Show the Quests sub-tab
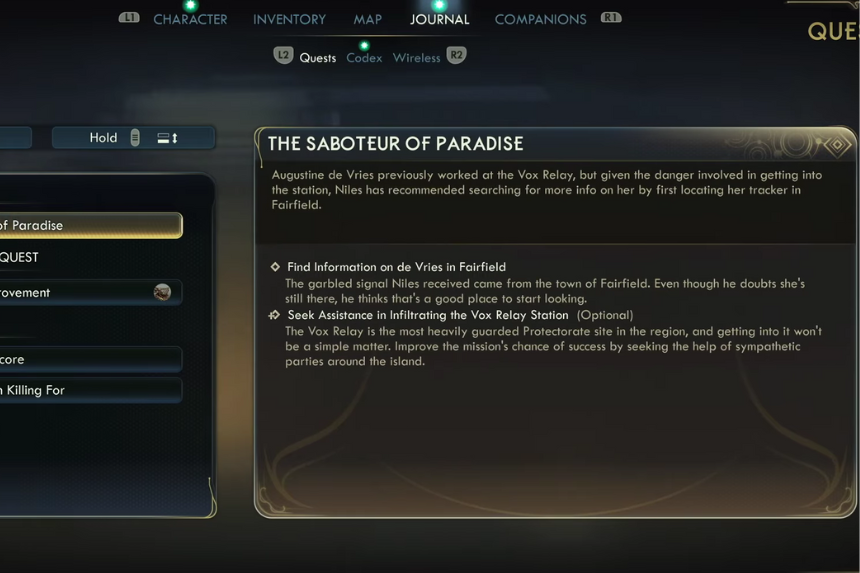This screenshot has height=573, width=860. (x=318, y=58)
